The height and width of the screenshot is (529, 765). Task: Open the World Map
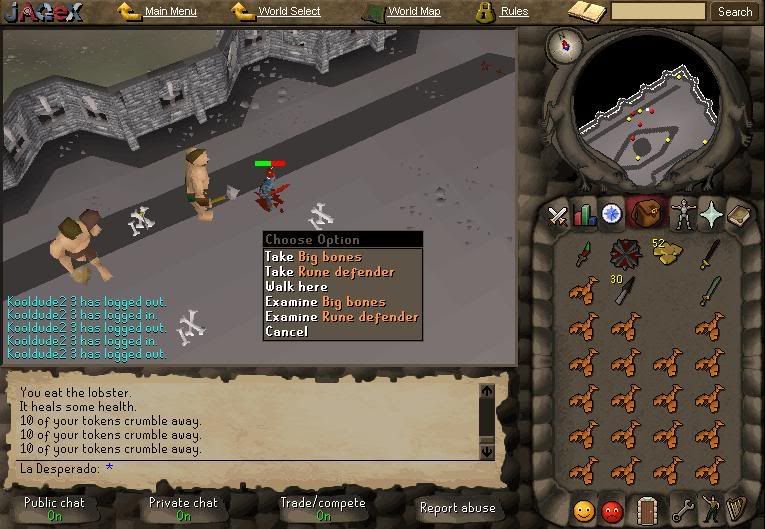click(413, 12)
